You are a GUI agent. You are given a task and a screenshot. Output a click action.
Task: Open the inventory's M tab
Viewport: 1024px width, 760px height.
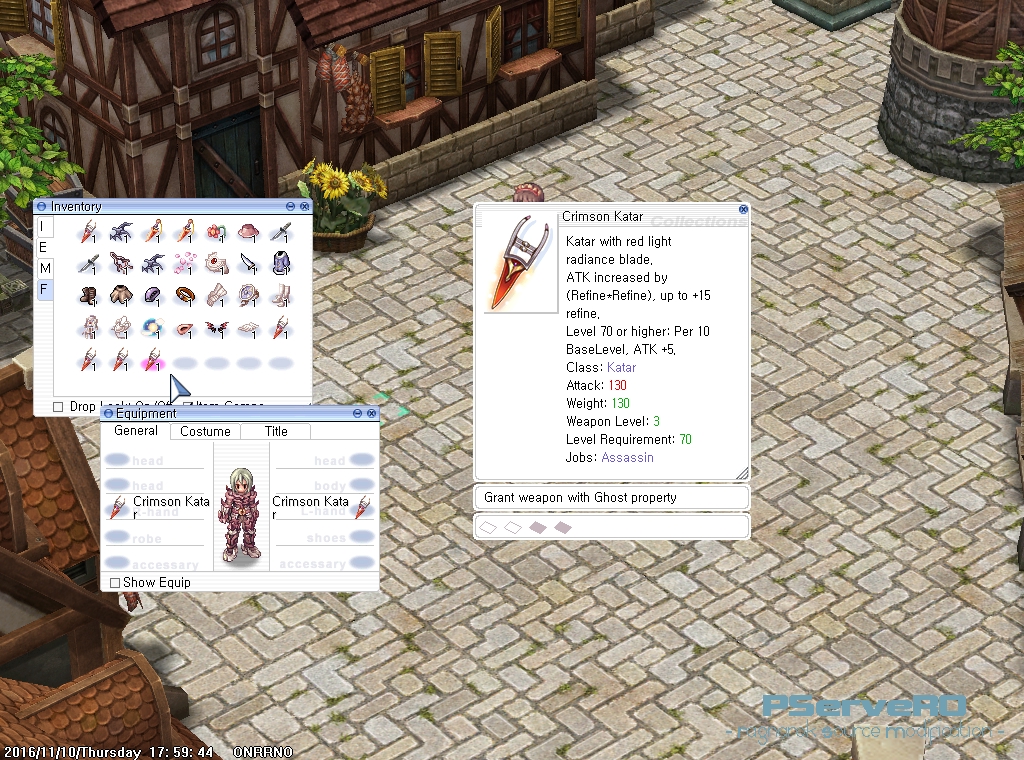click(44, 268)
